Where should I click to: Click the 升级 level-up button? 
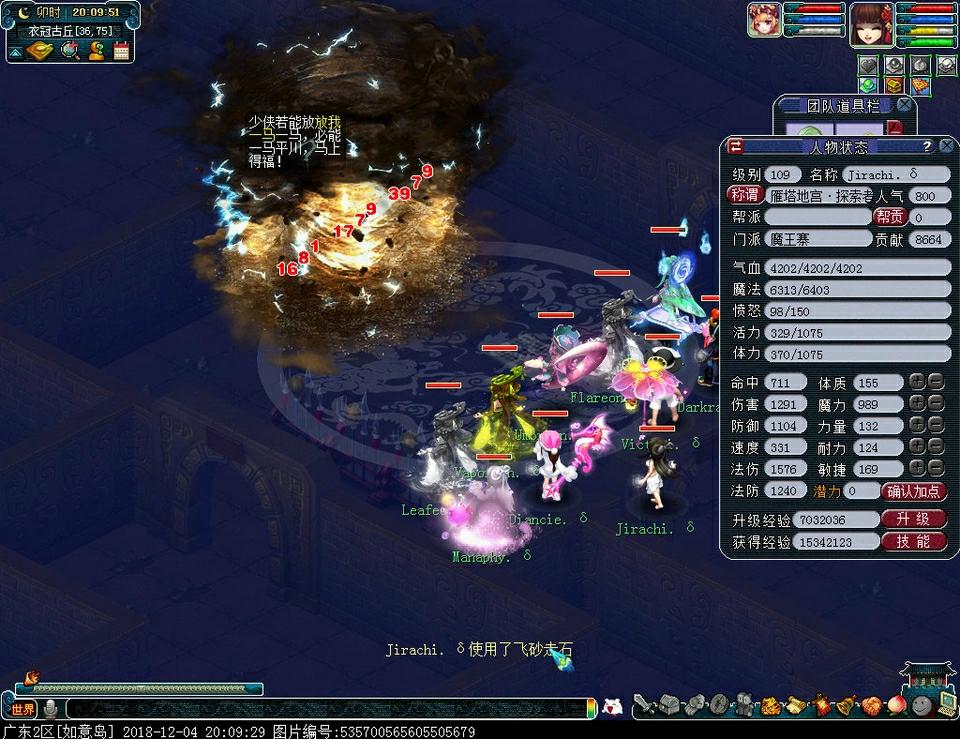[x=913, y=520]
